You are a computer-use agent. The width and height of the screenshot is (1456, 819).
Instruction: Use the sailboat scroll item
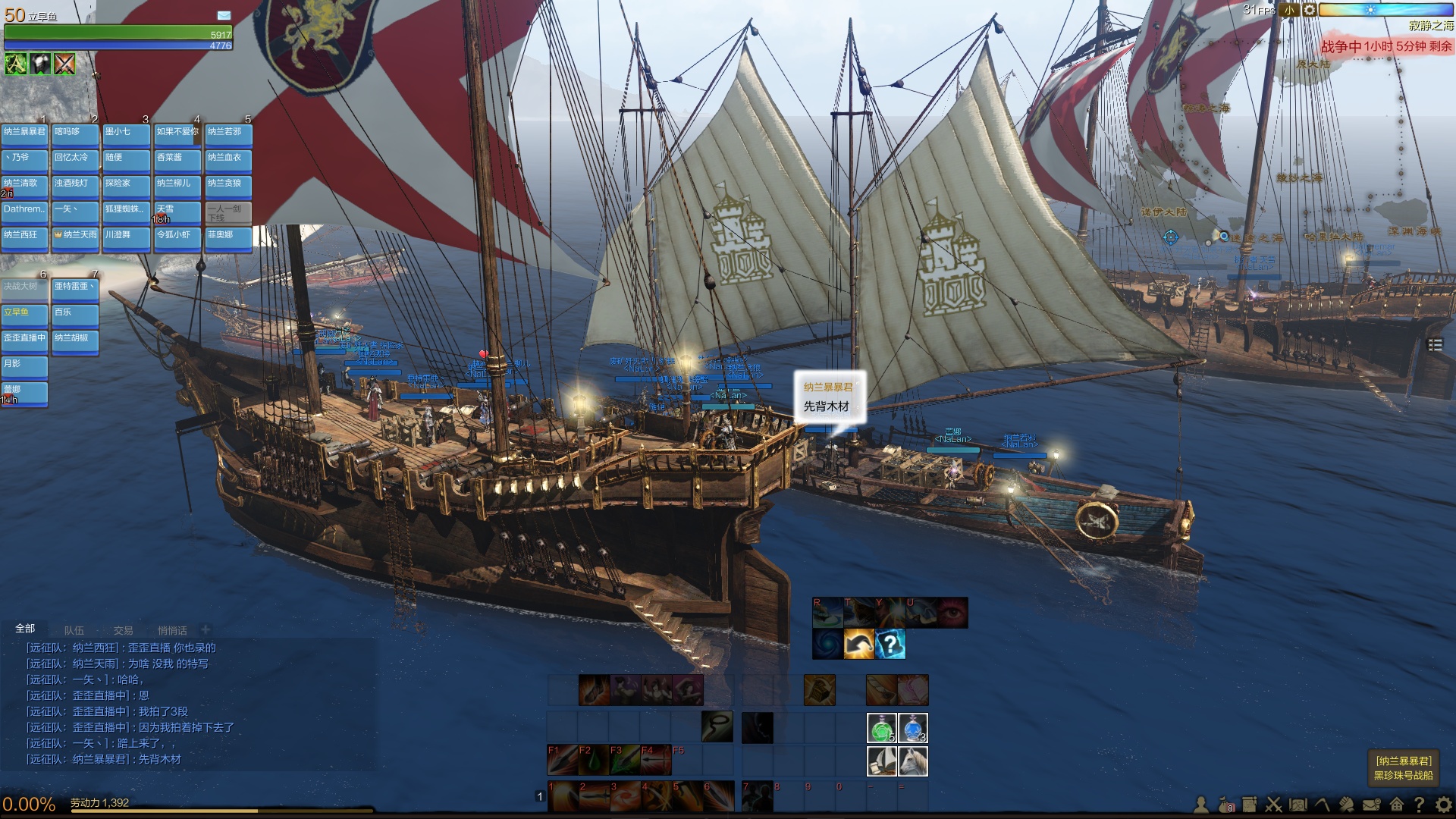tap(881, 761)
